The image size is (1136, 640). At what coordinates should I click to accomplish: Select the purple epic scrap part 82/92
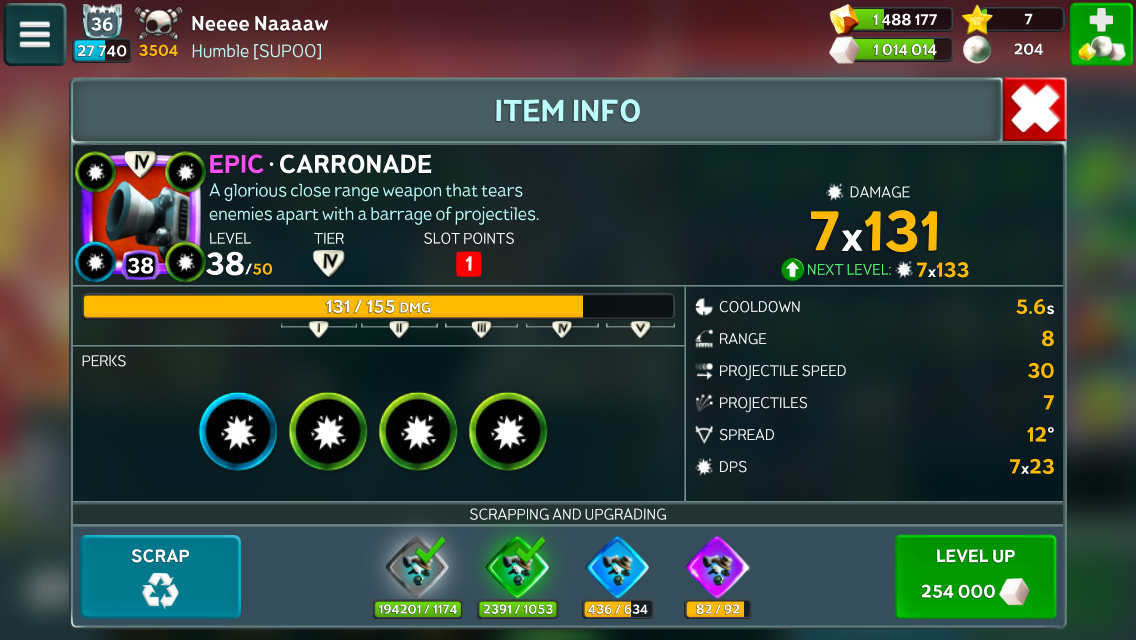717,569
